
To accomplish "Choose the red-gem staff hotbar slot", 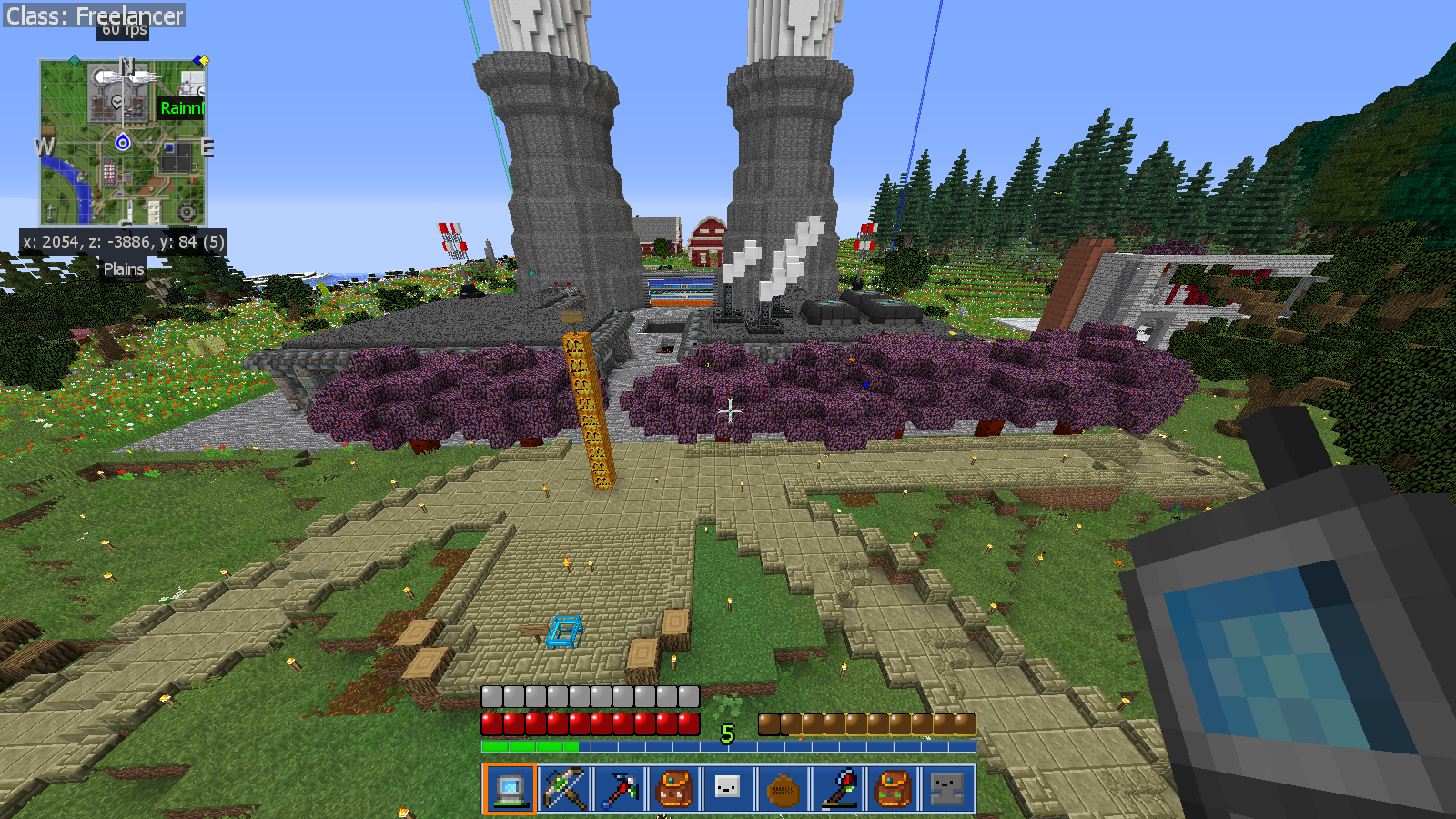I will click(837, 788).
